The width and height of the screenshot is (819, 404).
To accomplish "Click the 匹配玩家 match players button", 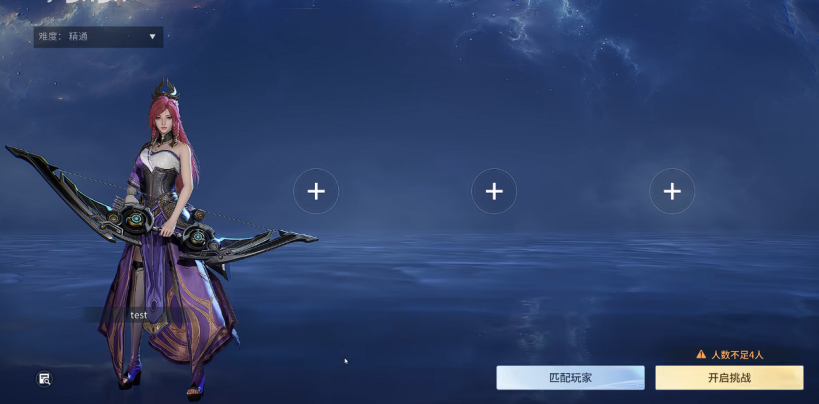I will (x=570, y=378).
